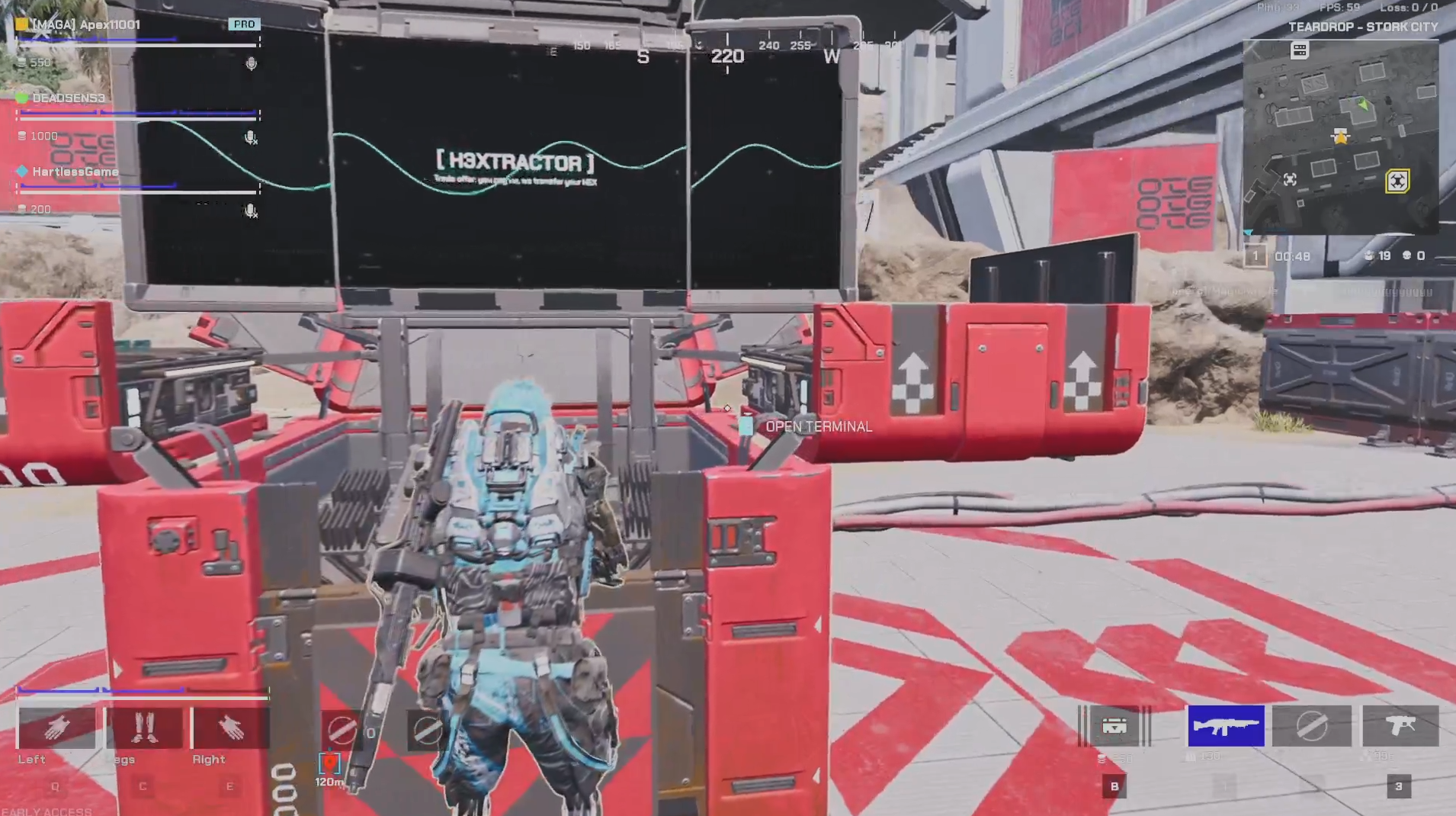Select the highlighted assault rifle weapon slot
The width and height of the screenshot is (1456, 816).
pyautogui.click(x=1226, y=726)
